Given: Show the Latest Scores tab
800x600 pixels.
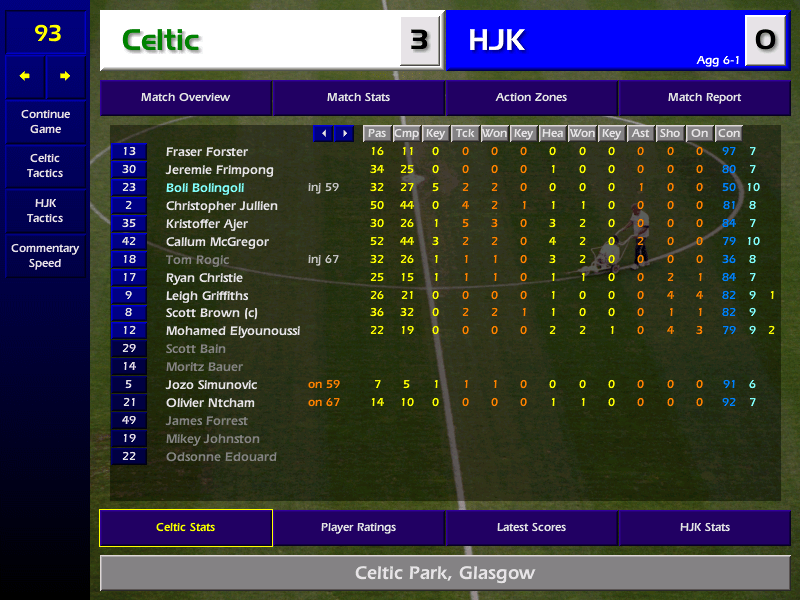Looking at the screenshot, I should (x=531, y=528).
